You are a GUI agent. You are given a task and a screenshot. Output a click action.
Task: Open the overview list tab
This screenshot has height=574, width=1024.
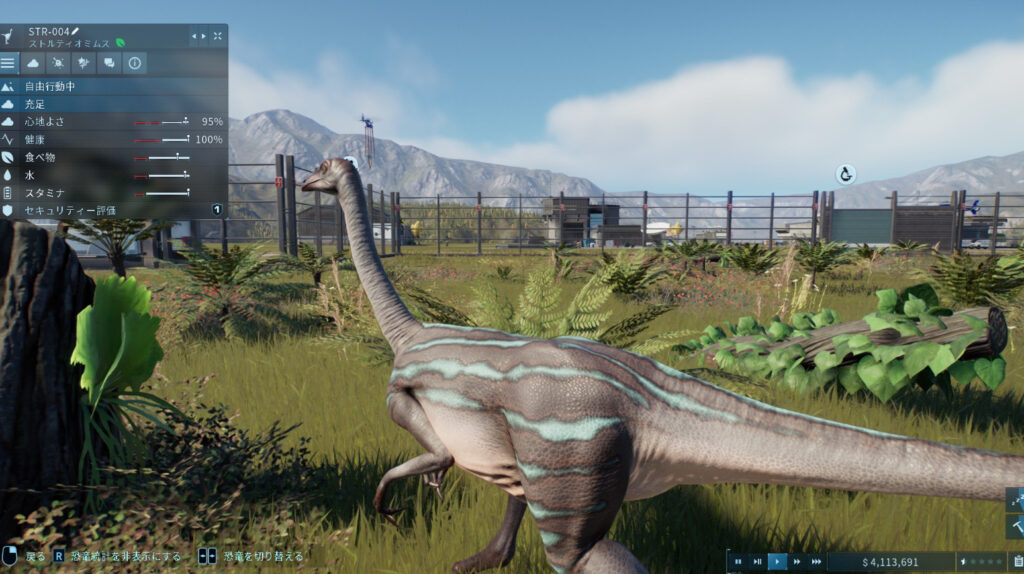click(x=9, y=63)
